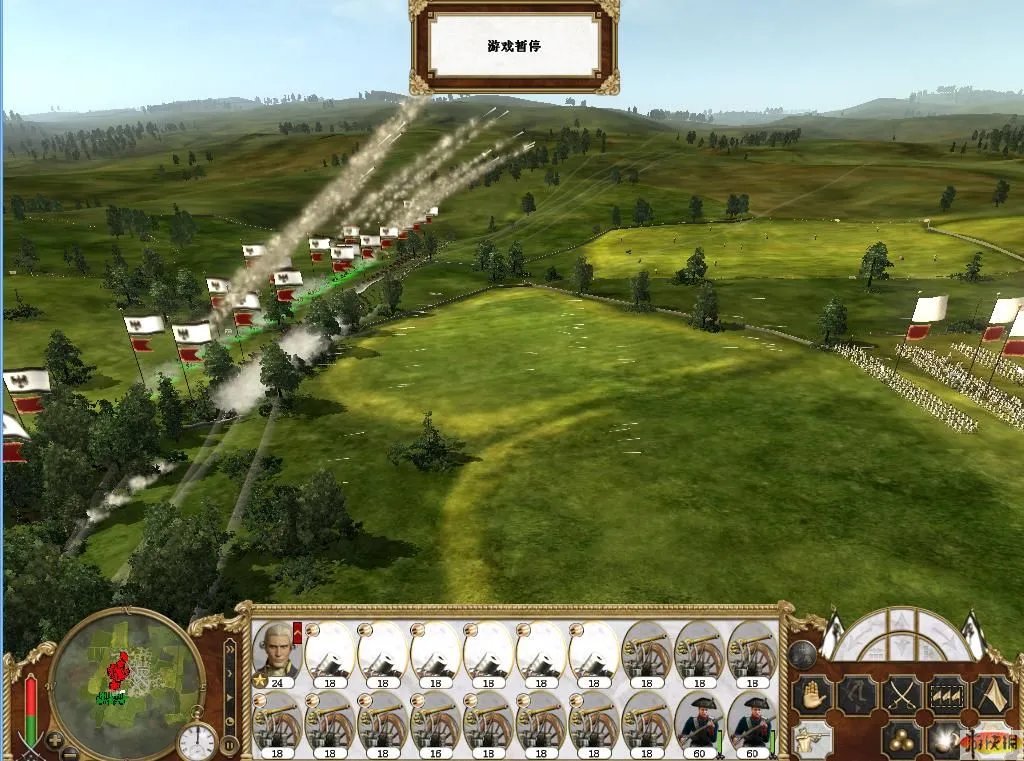Toggle fire at will musketeer icon
Screen dimensions: 1024x761
(x=812, y=740)
